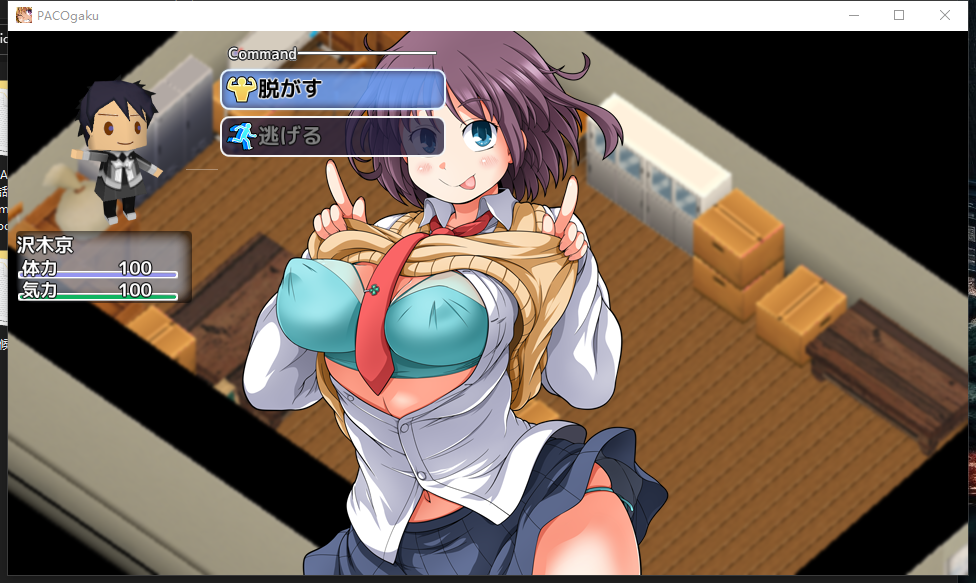This screenshot has height=583, width=976.
Task: Maximize the PACOgaku window
Action: [x=898, y=15]
